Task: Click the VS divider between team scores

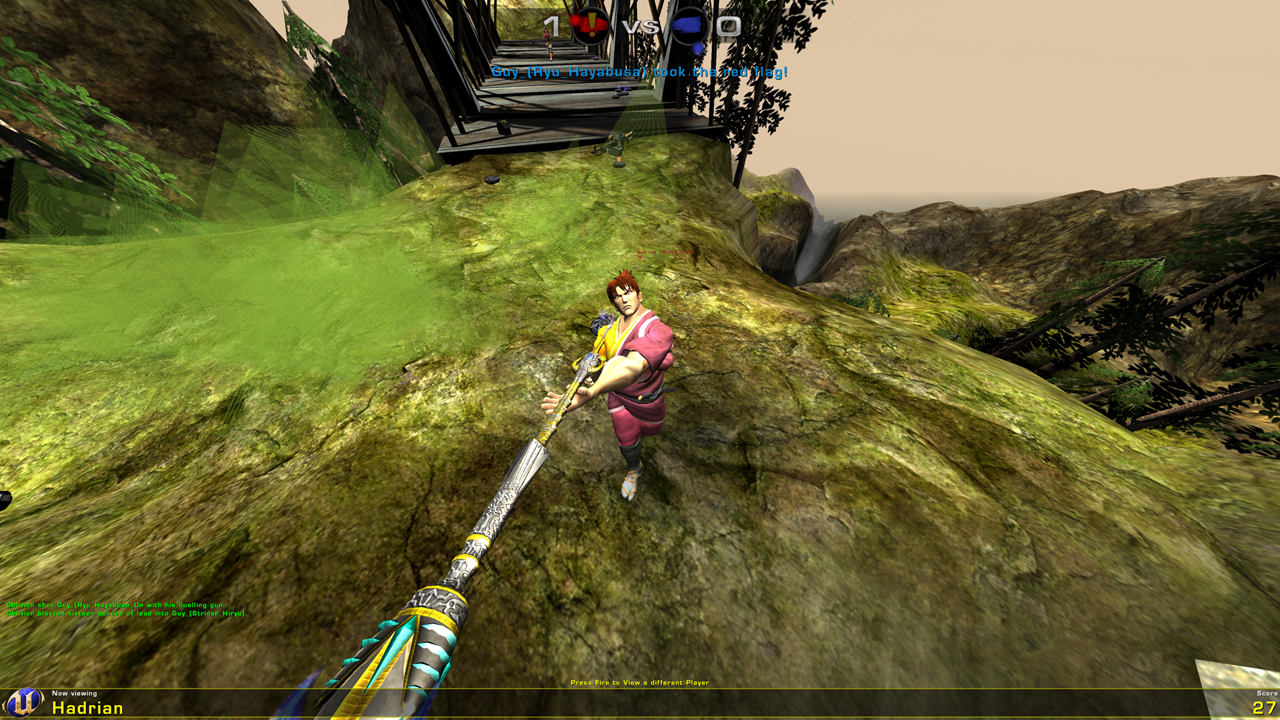Action: (x=641, y=25)
